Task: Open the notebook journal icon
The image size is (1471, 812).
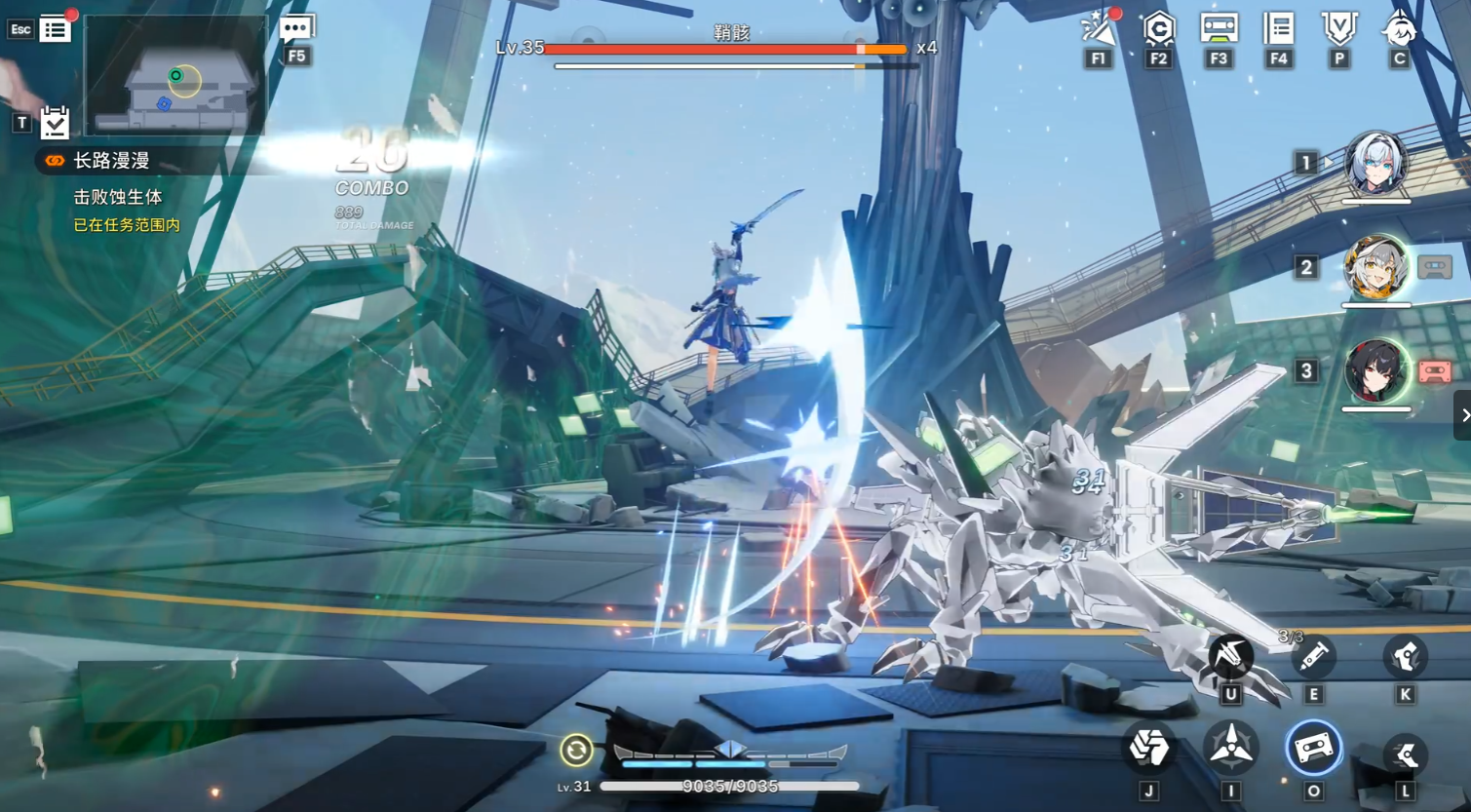Action: click(x=1278, y=28)
